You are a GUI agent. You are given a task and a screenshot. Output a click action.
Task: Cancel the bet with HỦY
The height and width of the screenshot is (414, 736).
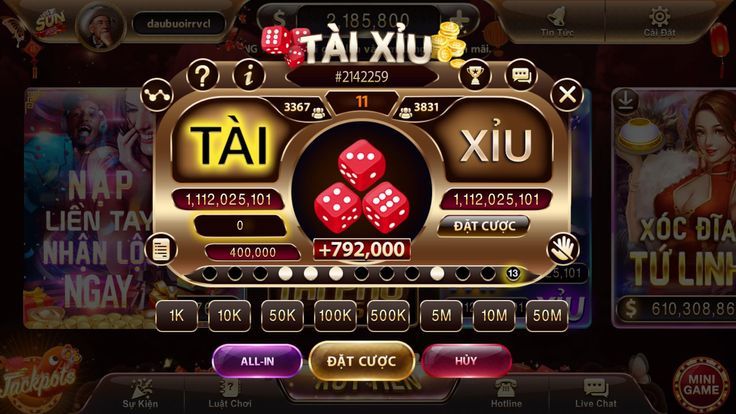click(x=466, y=359)
